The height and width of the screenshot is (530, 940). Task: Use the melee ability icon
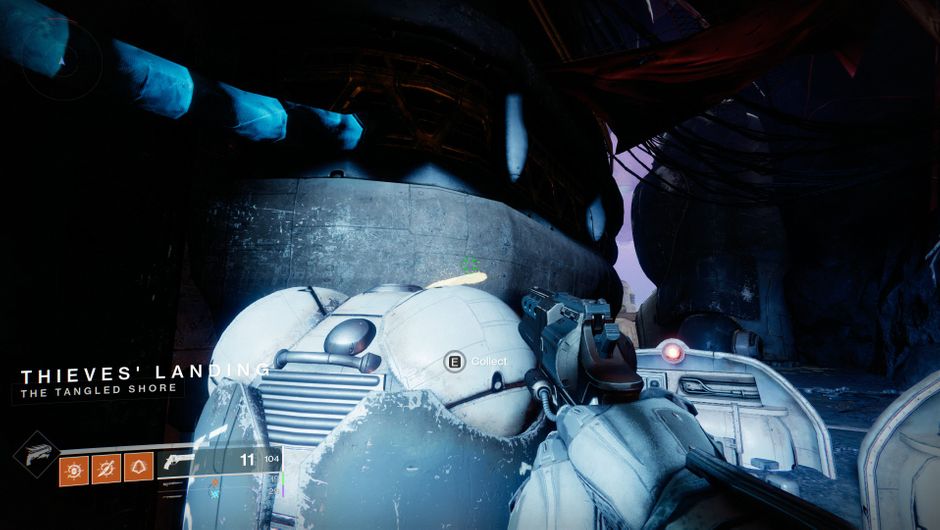click(107, 467)
